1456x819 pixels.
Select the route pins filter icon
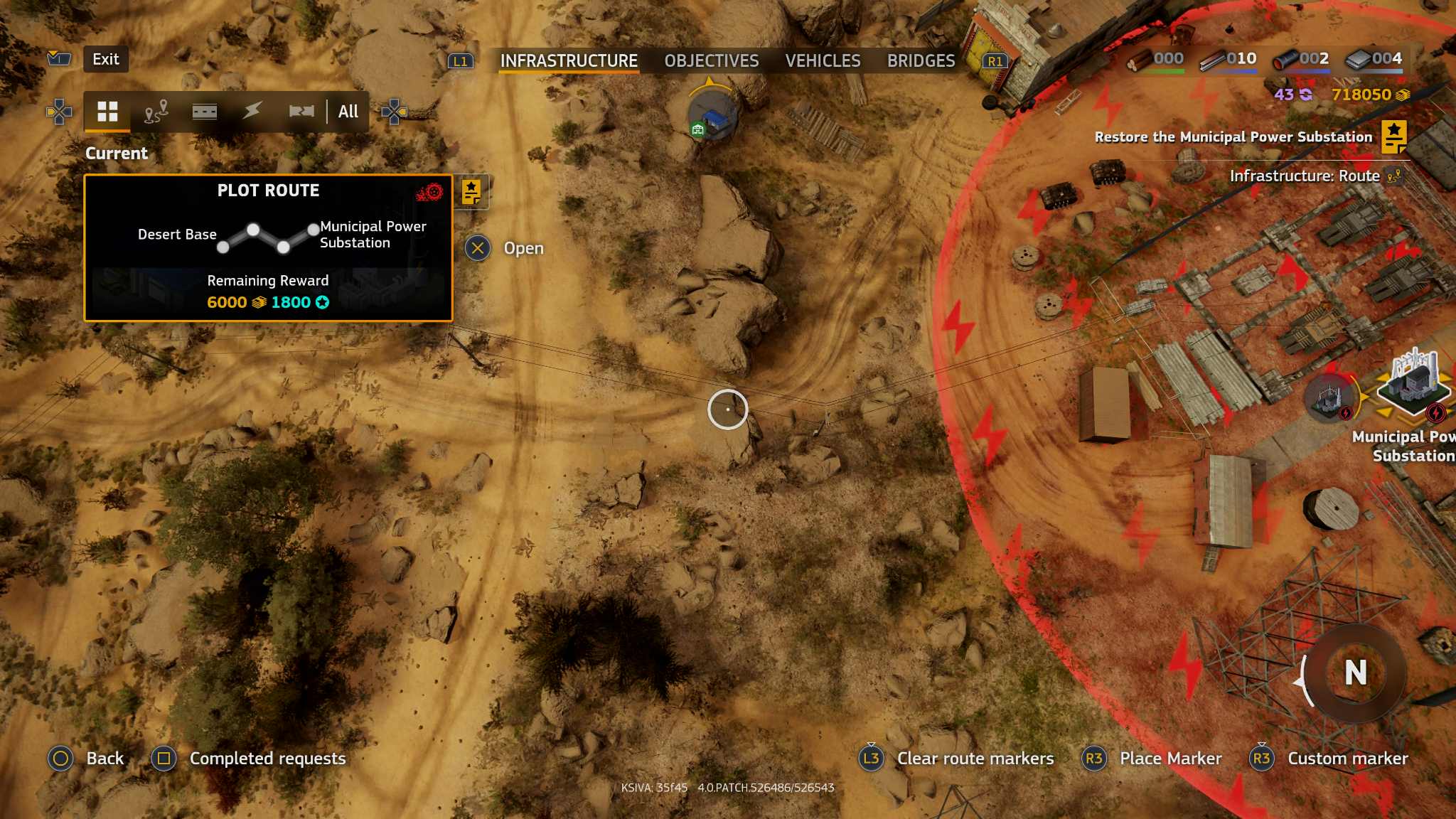tap(158, 112)
